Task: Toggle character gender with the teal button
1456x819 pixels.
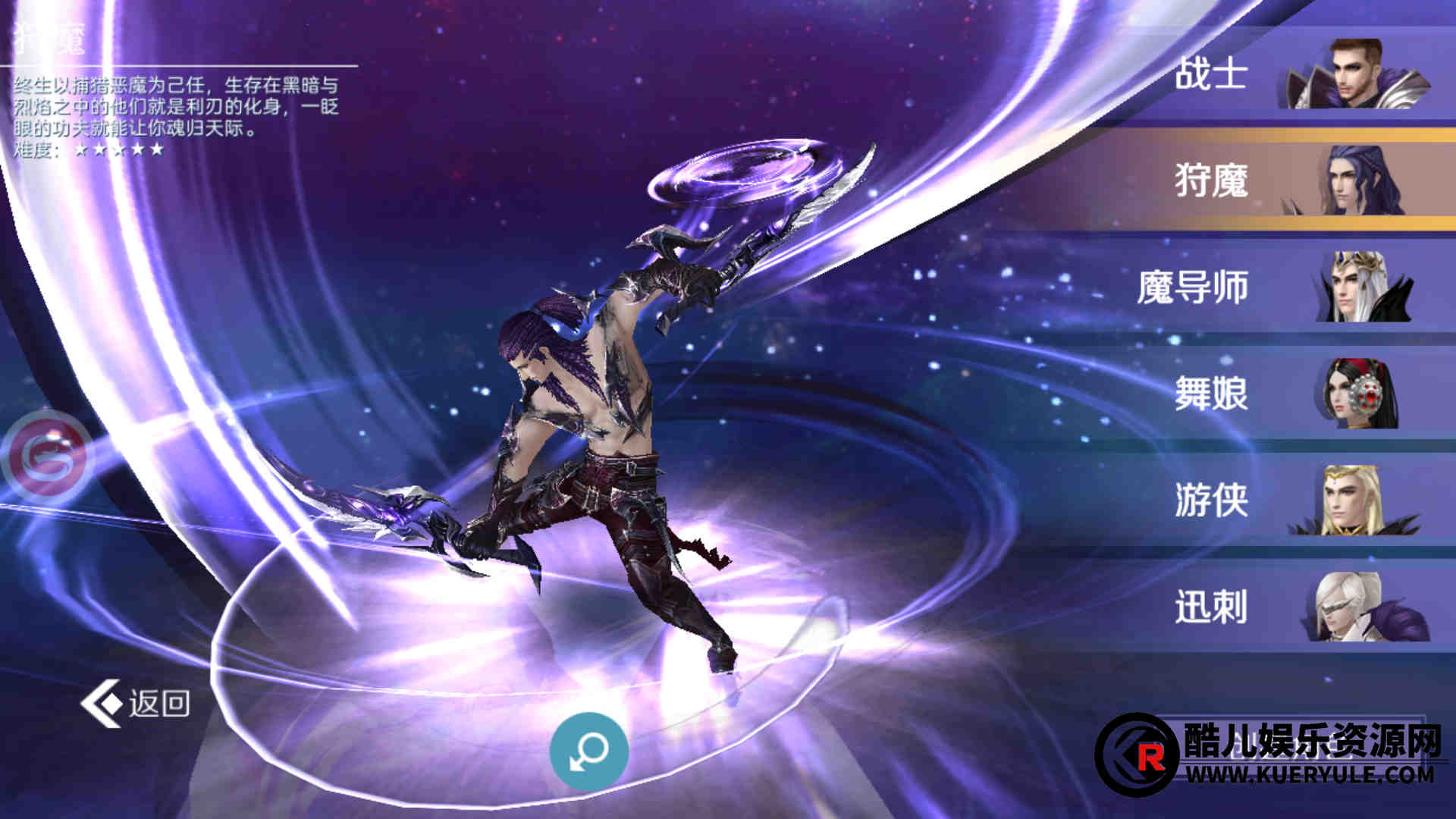Action: pos(588,751)
